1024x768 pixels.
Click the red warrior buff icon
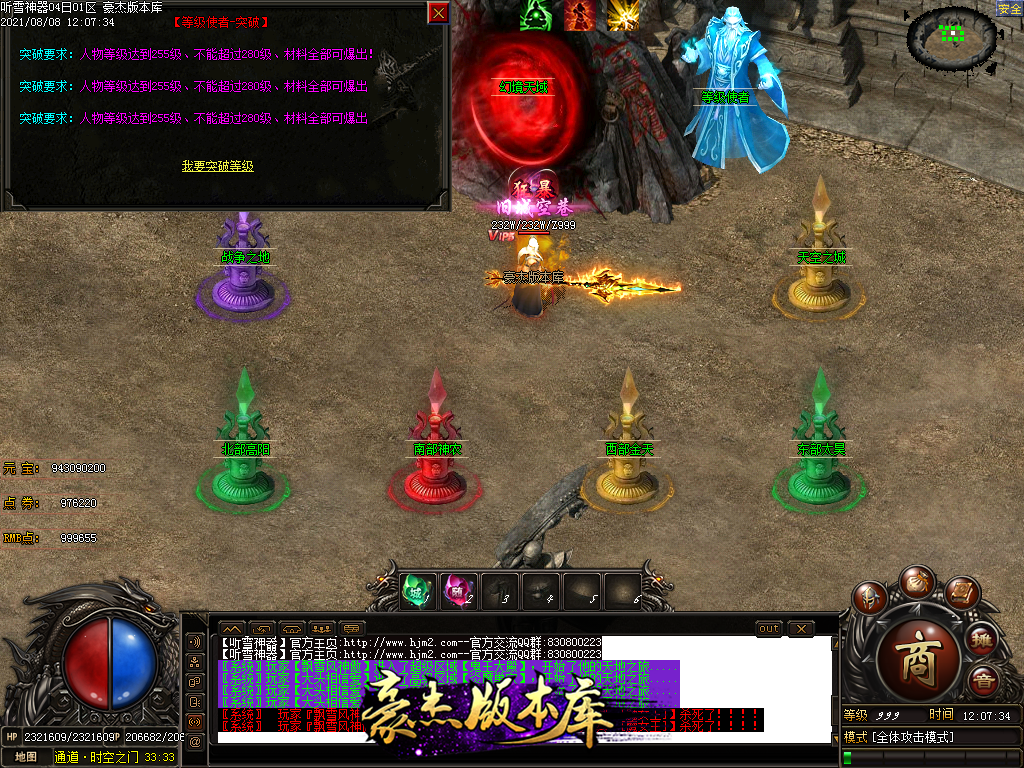580,15
